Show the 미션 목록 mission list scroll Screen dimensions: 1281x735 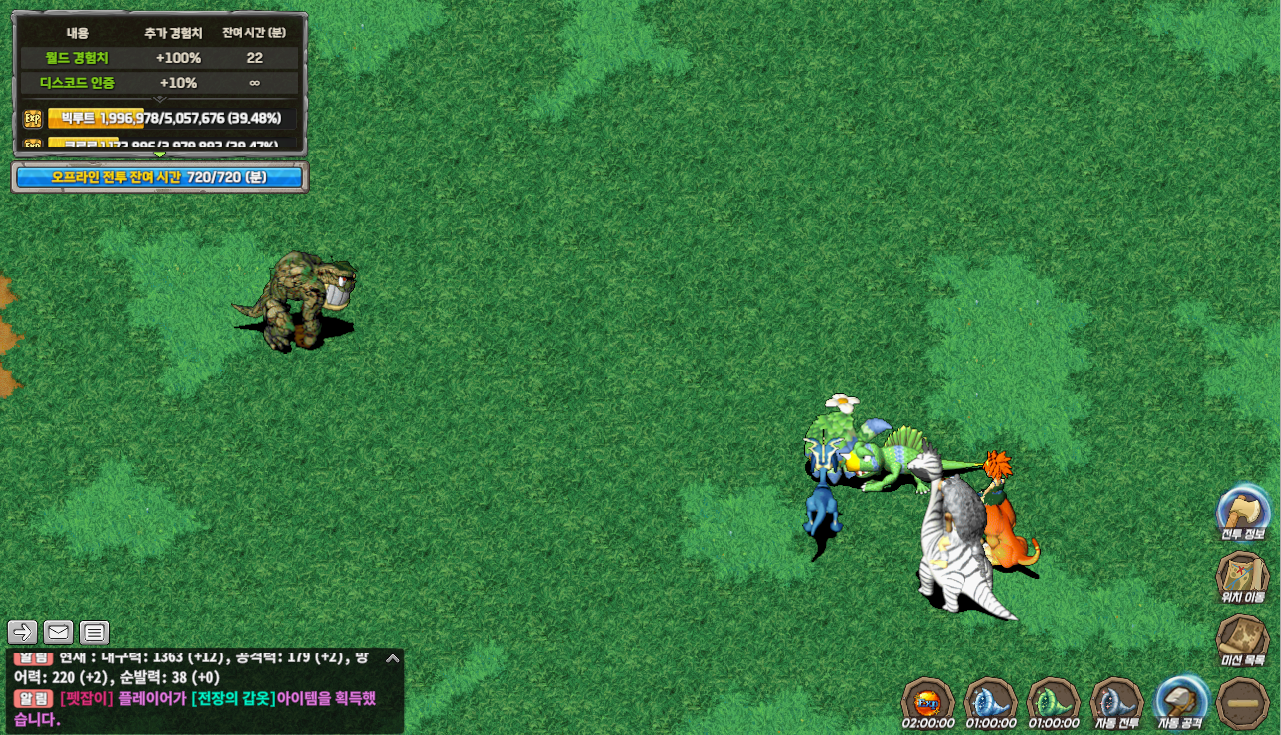point(1242,637)
